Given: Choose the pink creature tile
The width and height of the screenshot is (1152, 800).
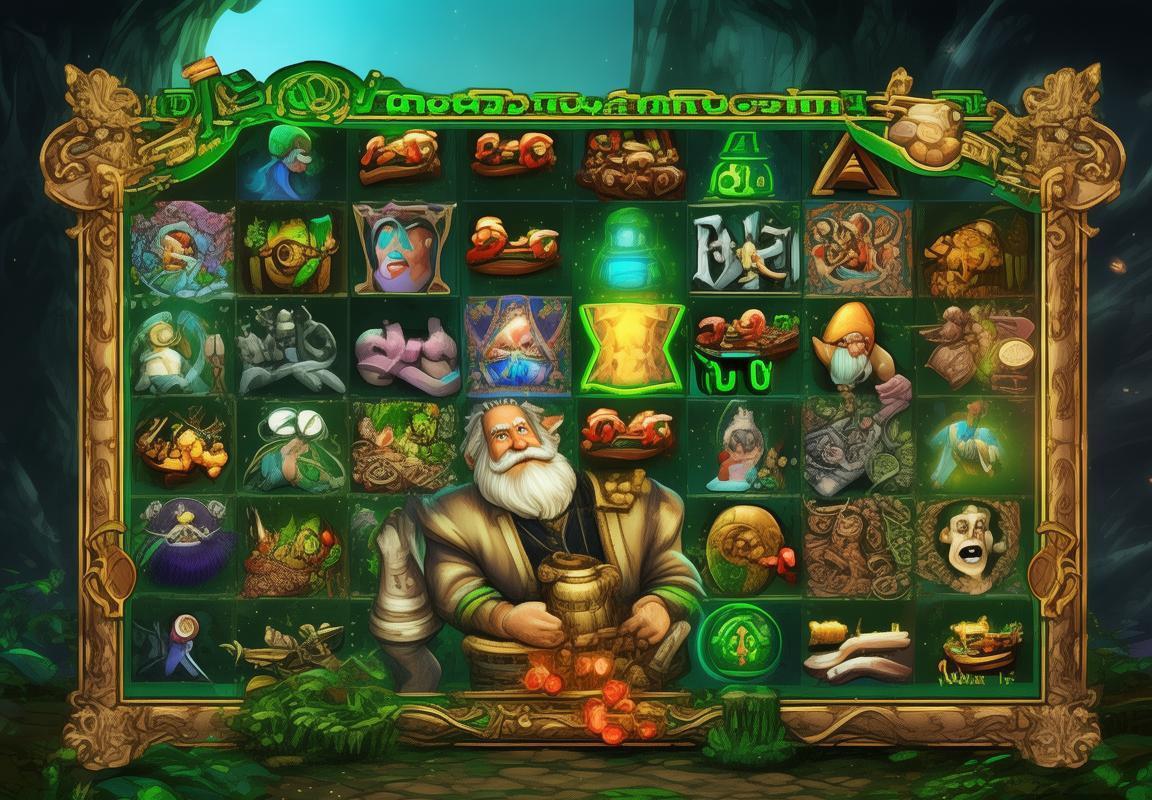Looking at the screenshot, I should coord(406,346).
